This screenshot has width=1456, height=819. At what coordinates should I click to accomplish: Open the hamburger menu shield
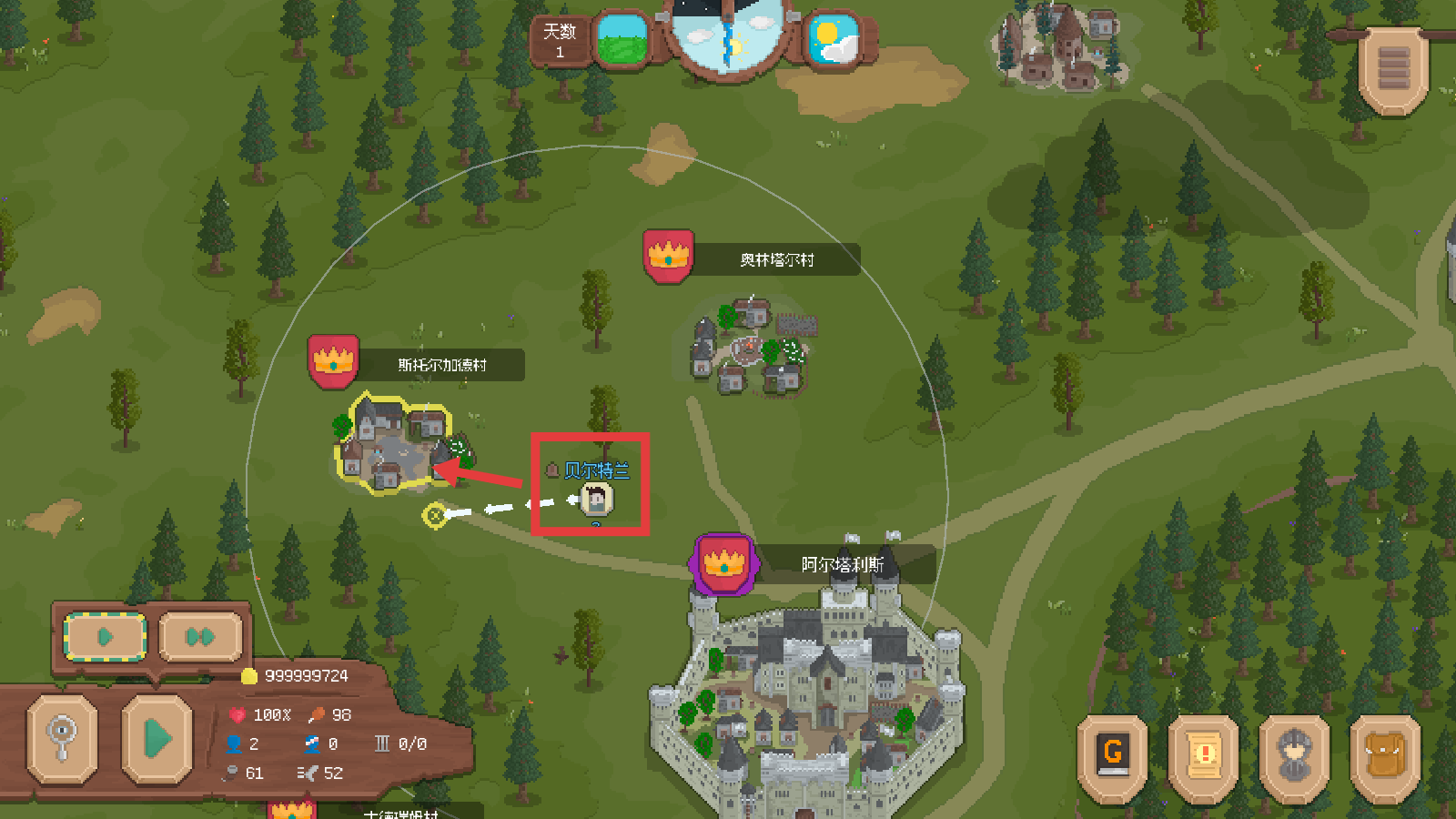[x=1393, y=69]
